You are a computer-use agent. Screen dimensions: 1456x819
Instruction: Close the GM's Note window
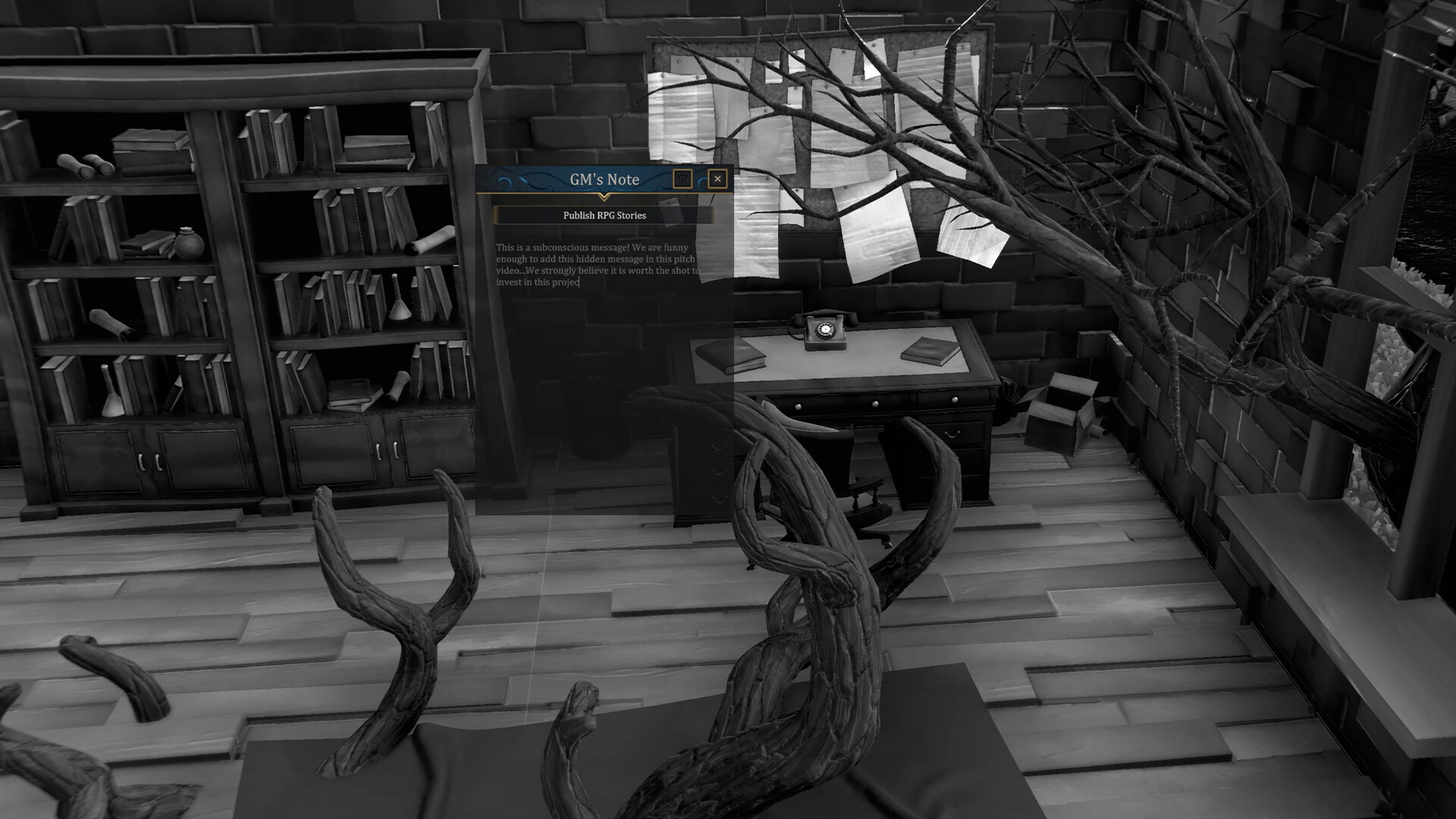point(717,179)
